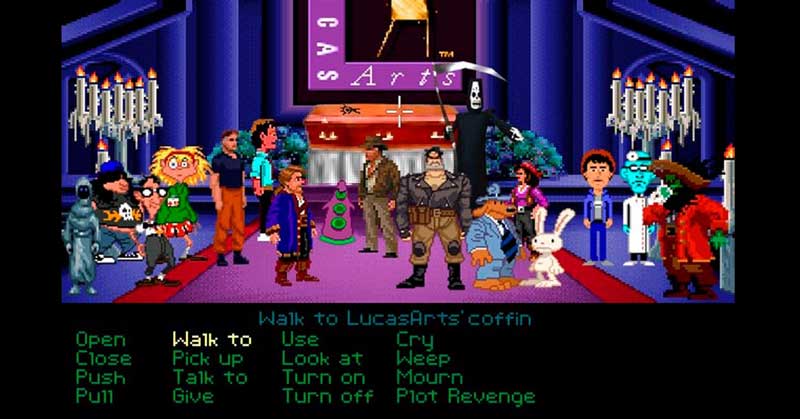Select the Pull verb
Viewport: 800px width, 419px height.
(x=96, y=396)
